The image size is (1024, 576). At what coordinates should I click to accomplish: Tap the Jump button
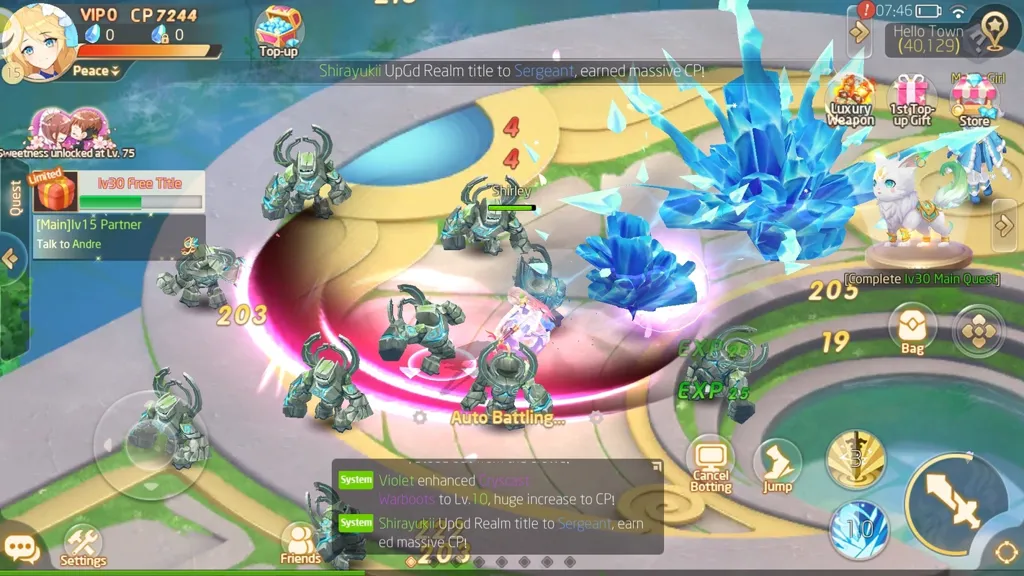point(777,466)
